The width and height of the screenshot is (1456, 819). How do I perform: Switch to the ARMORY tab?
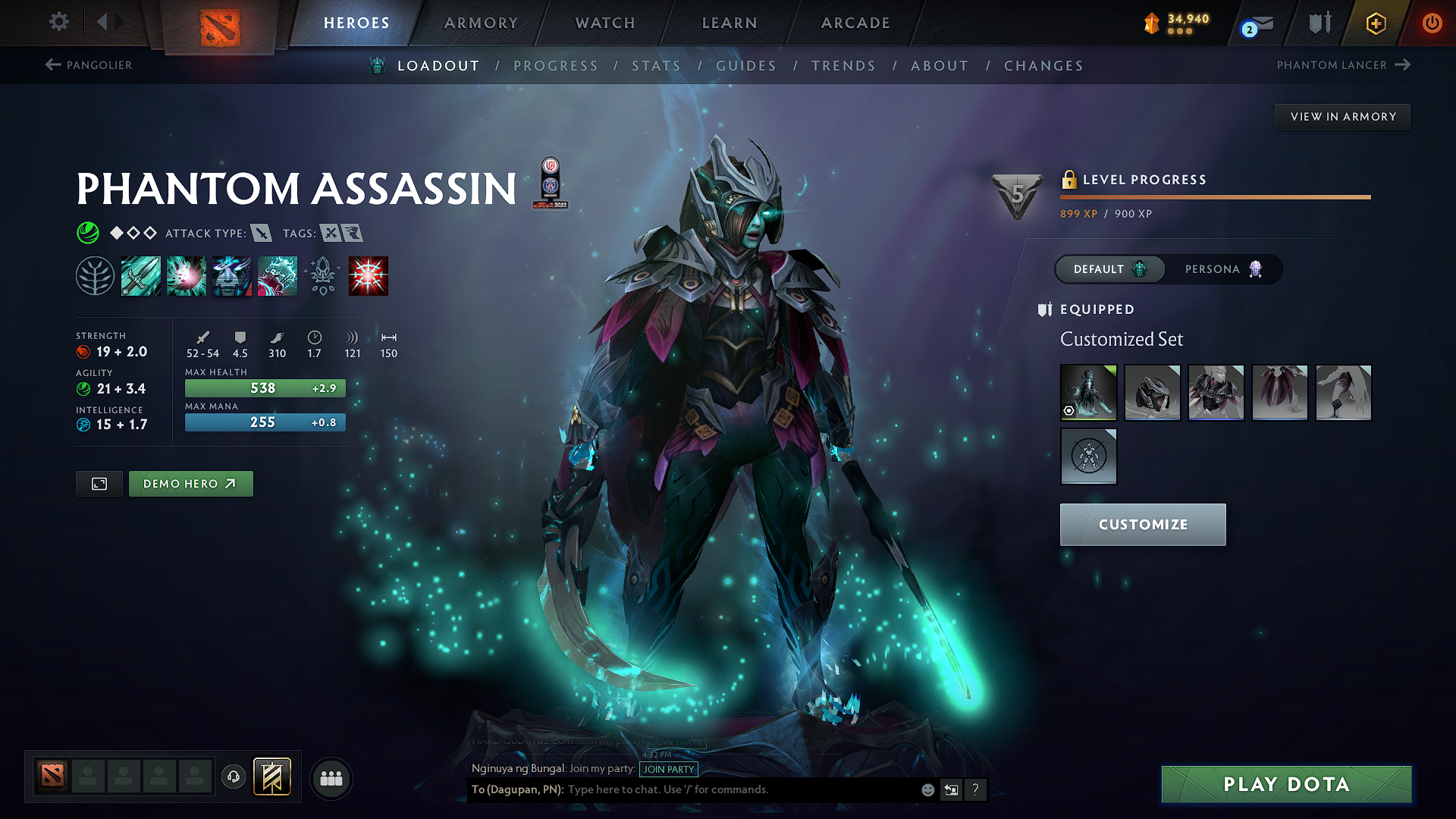[x=481, y=23]
